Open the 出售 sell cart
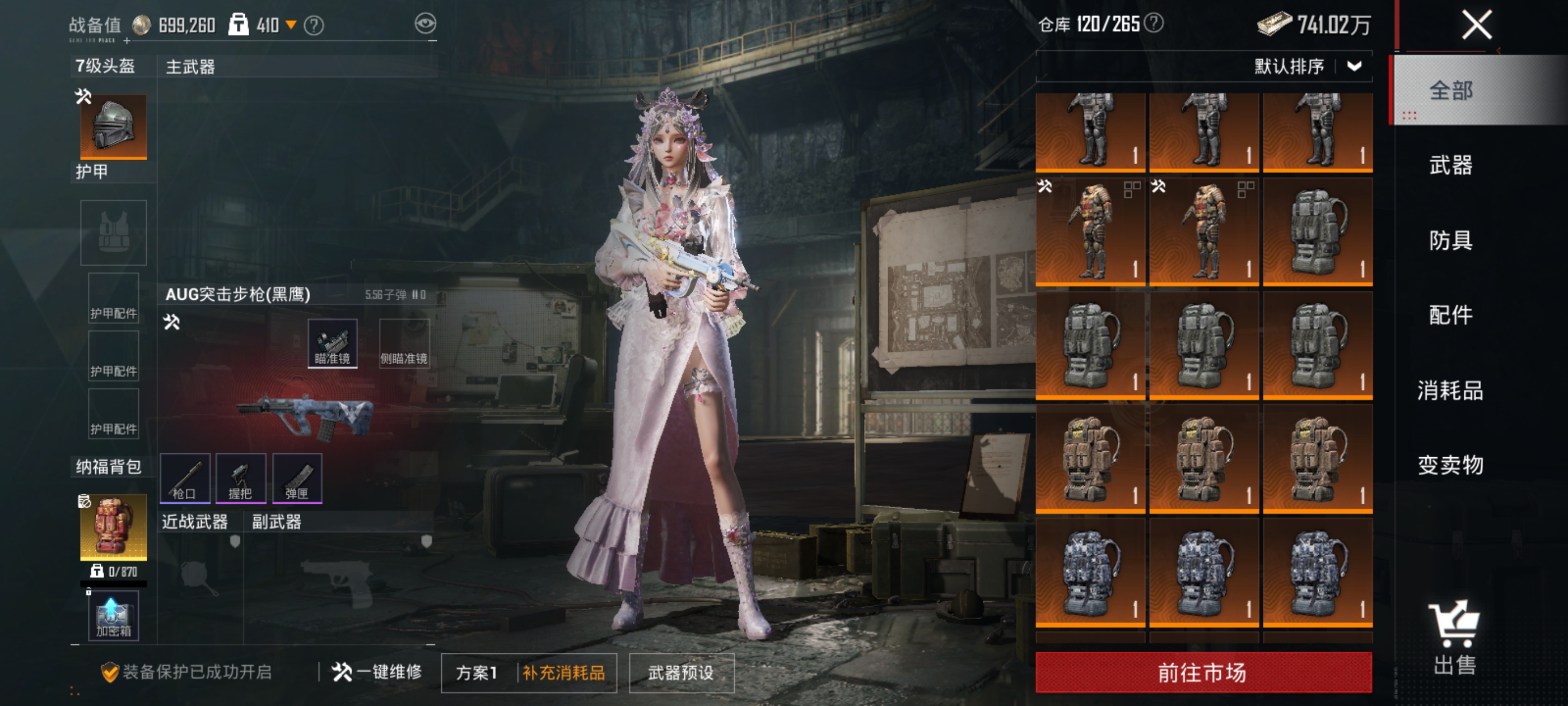This screenshot has width=1568, height=706. tap(1454, 638)
